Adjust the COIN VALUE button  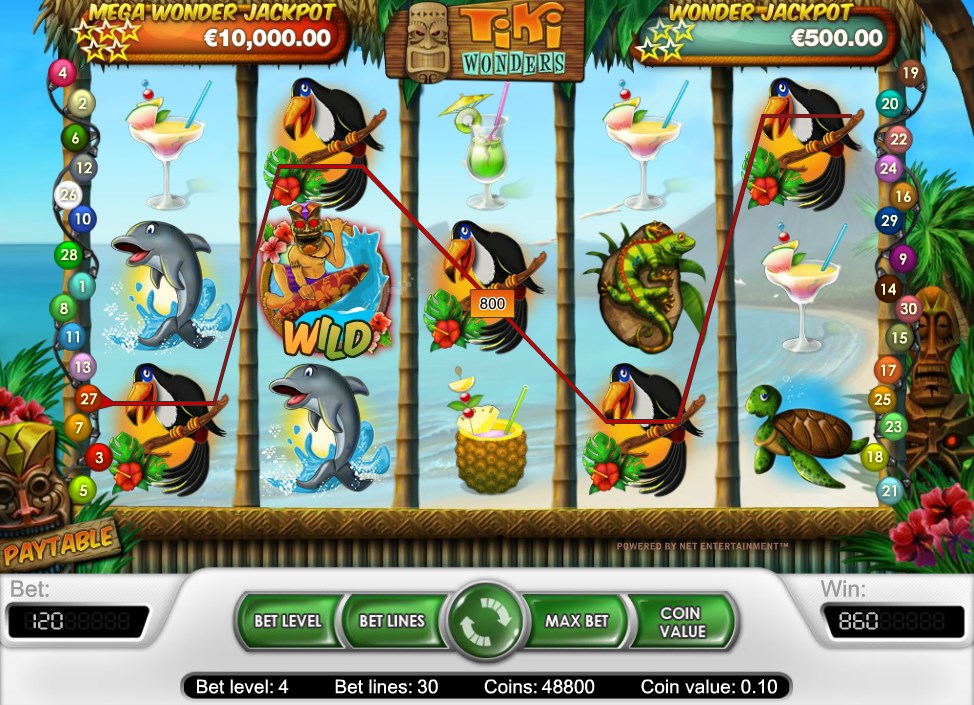tap(682, 622)
